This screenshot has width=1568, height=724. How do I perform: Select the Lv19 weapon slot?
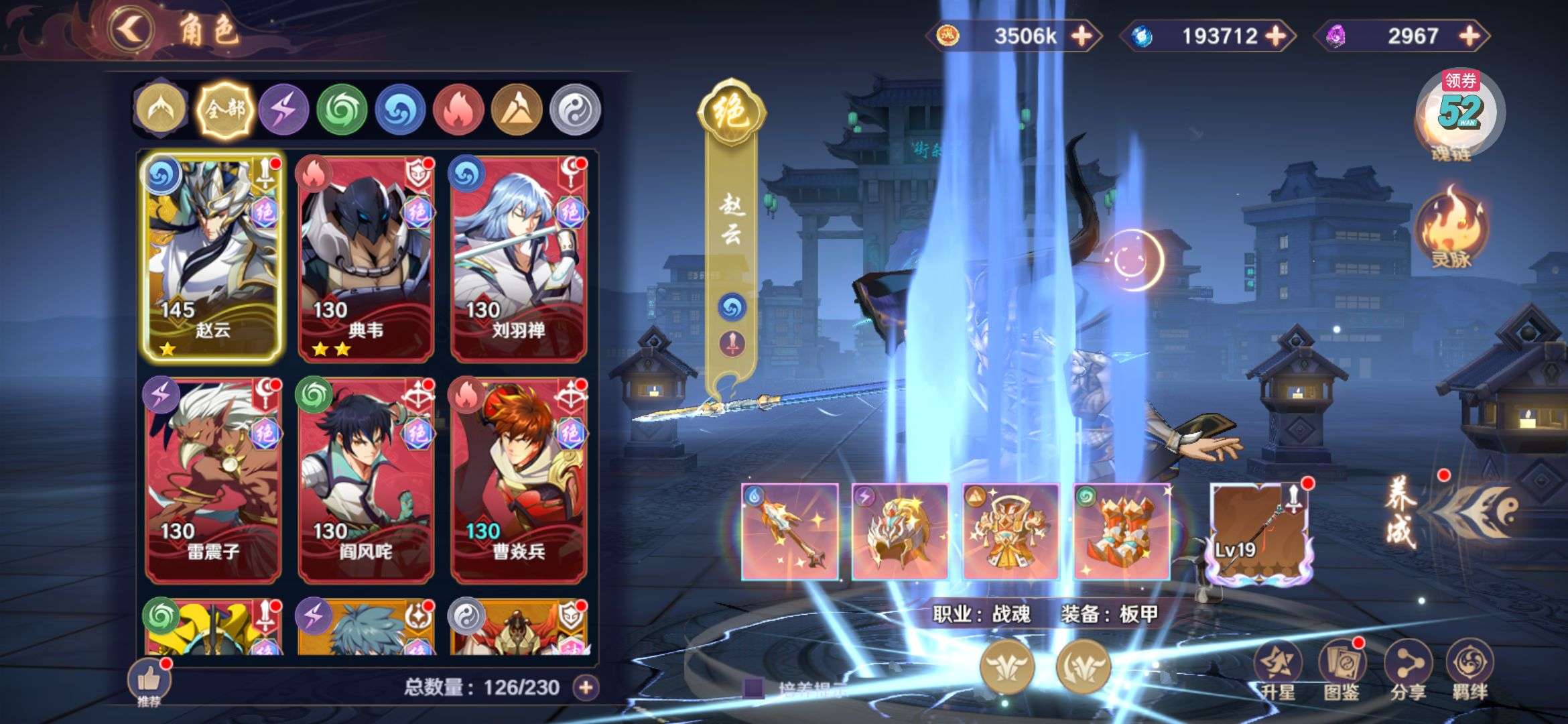pyautogui.click(x=1258, y=532)
